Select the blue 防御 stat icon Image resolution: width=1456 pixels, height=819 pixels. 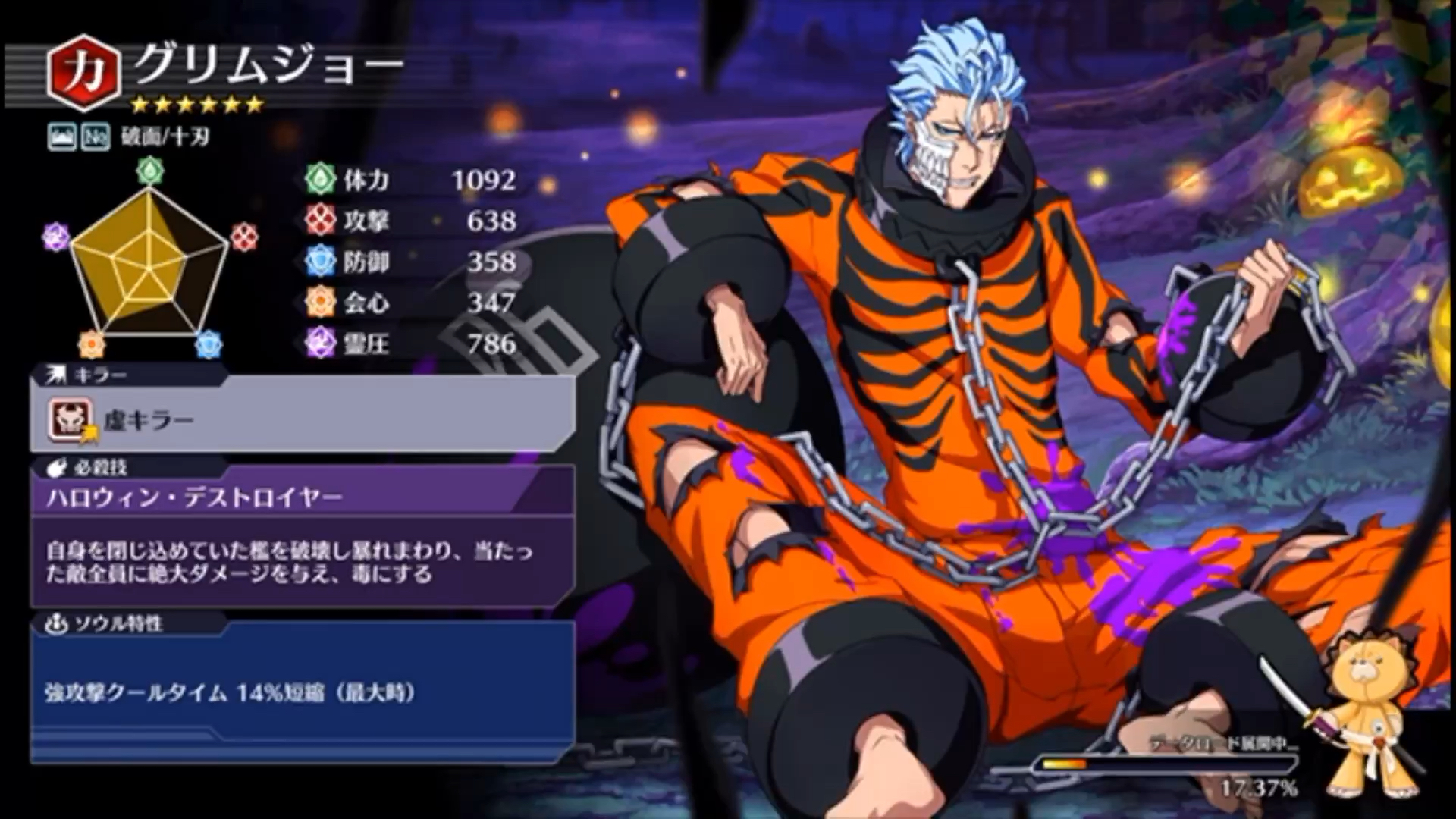point(319,262)
